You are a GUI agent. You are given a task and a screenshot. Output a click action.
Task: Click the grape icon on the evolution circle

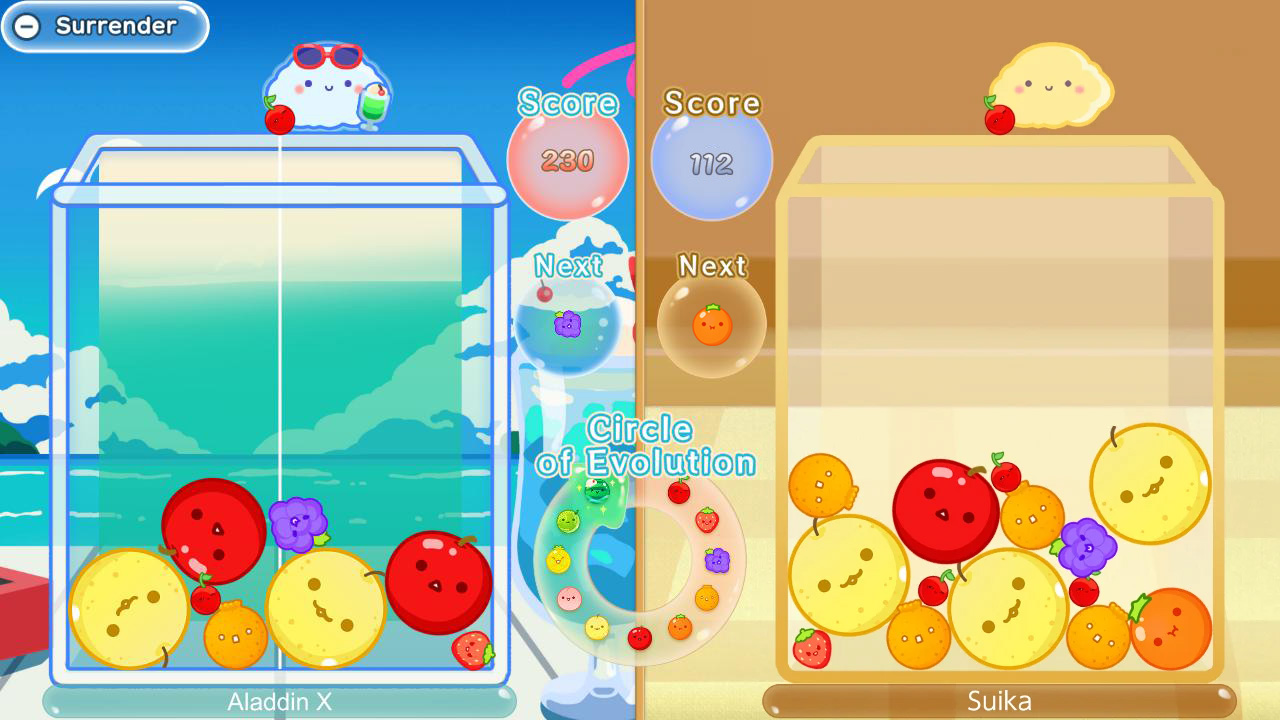coord(717,558)
